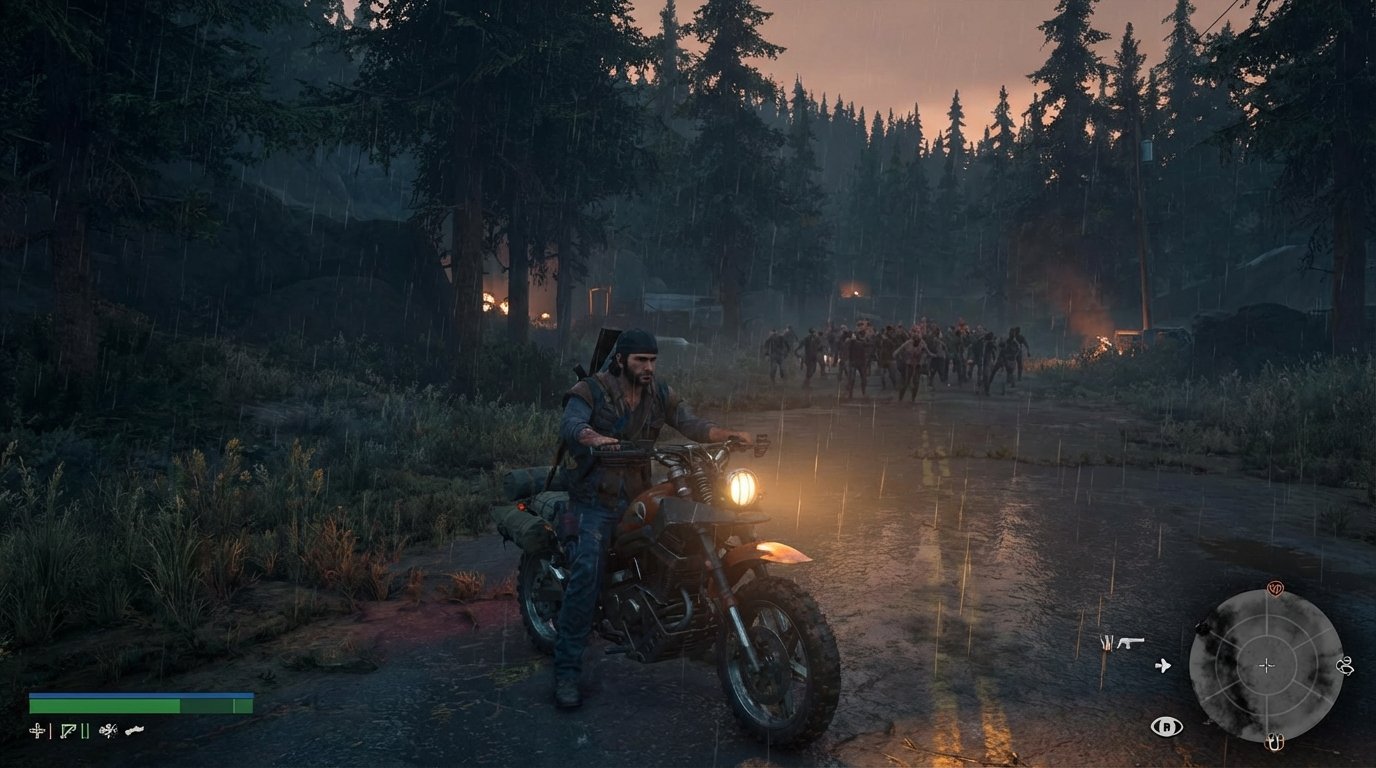Click the white waypoint arrow left of the minimap
The width and height of the screenshot is (1376, 768).
coord(1164,665)
